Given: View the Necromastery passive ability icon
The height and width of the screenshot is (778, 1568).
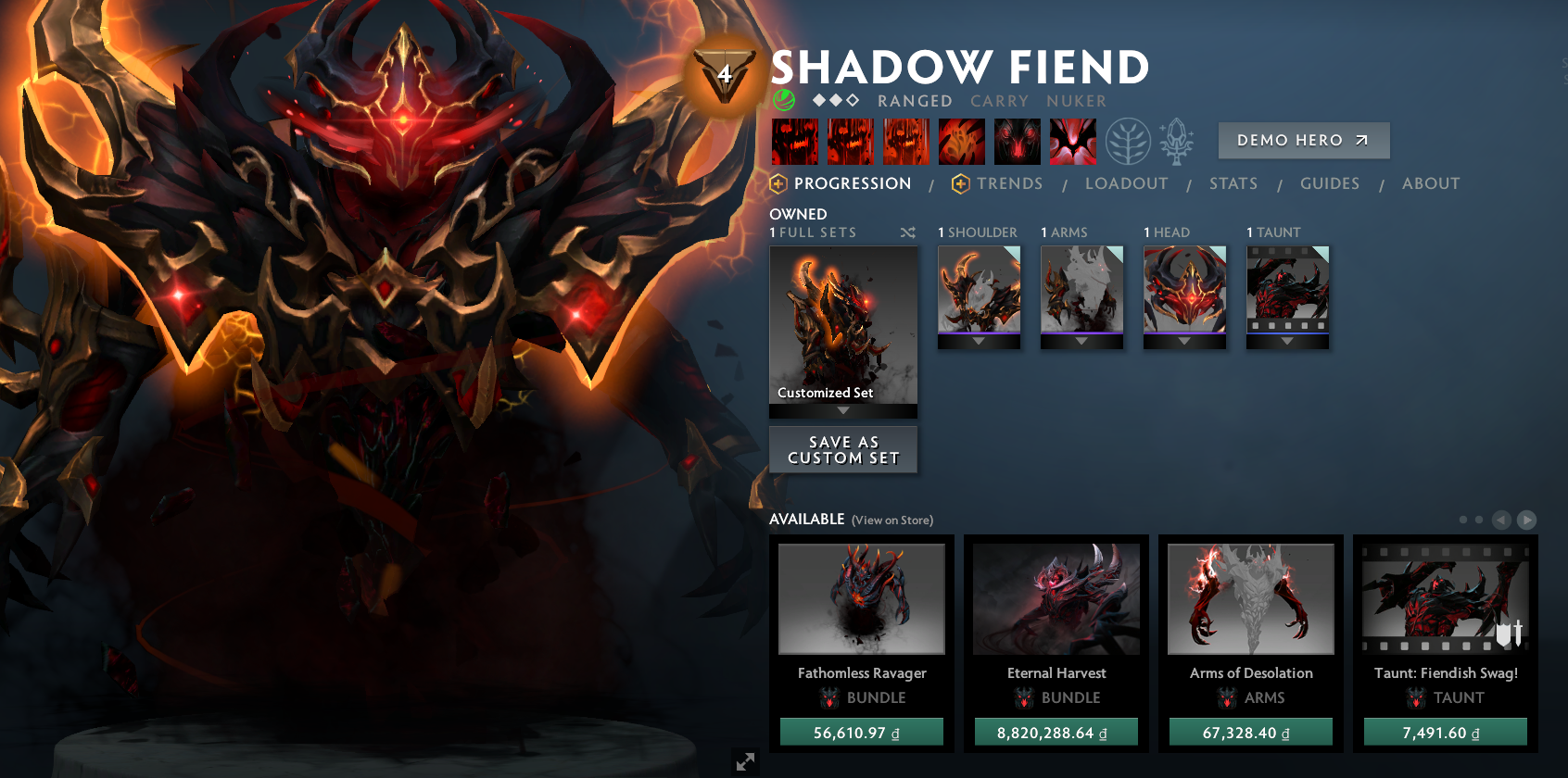Looking at the screenshot, I should pyautogui.click(x=962, y=141).
